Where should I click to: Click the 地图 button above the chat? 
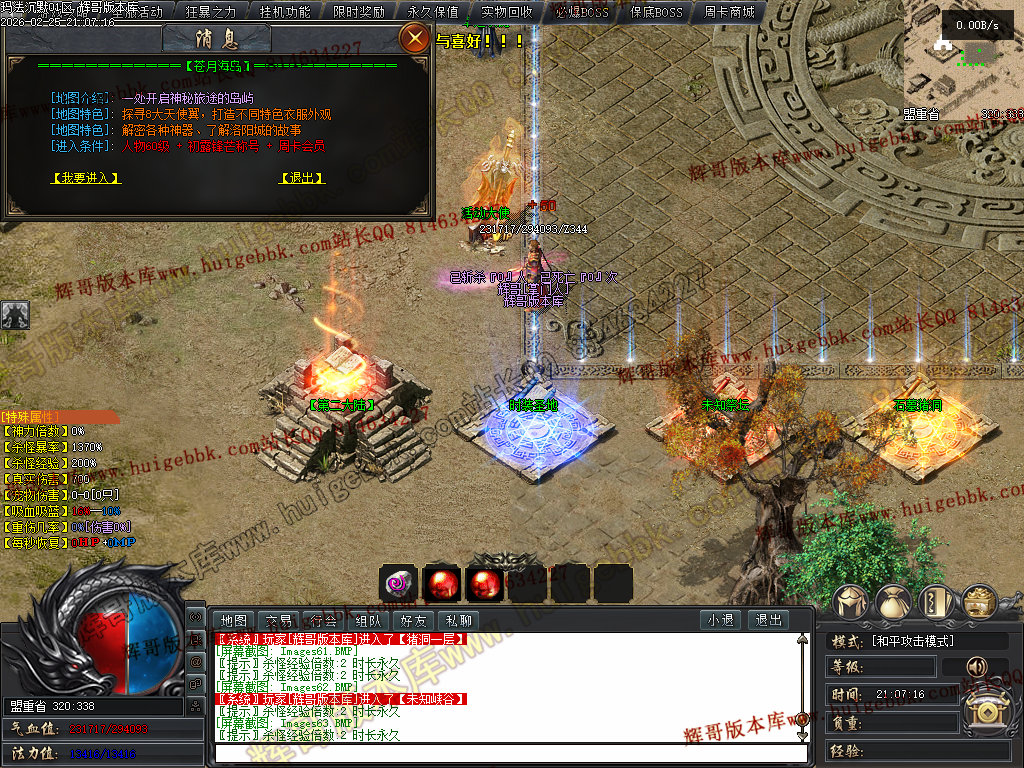point(234,620)
